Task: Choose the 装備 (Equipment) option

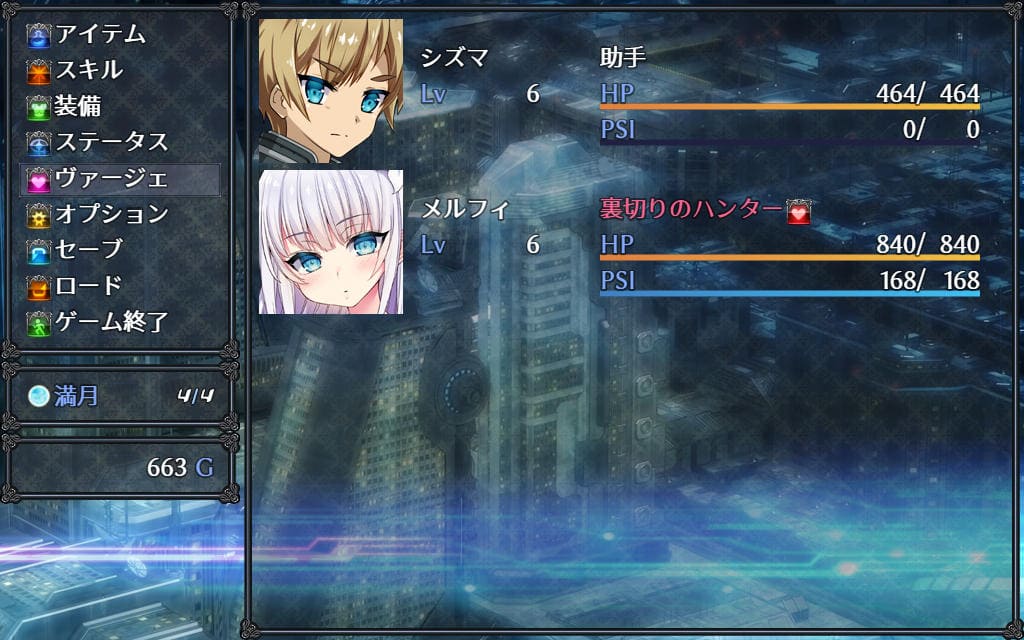Action: (x=78, y=106)
